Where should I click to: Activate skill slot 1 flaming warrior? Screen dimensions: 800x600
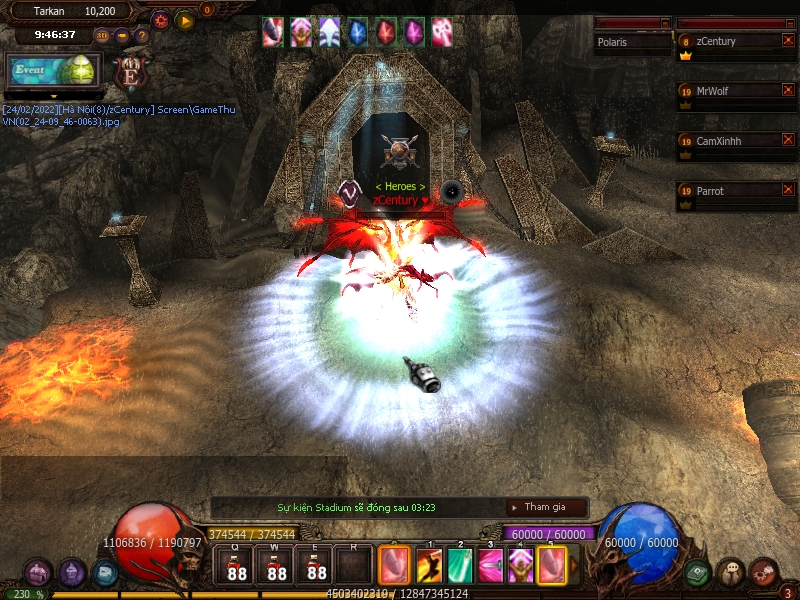click(430, 566)
